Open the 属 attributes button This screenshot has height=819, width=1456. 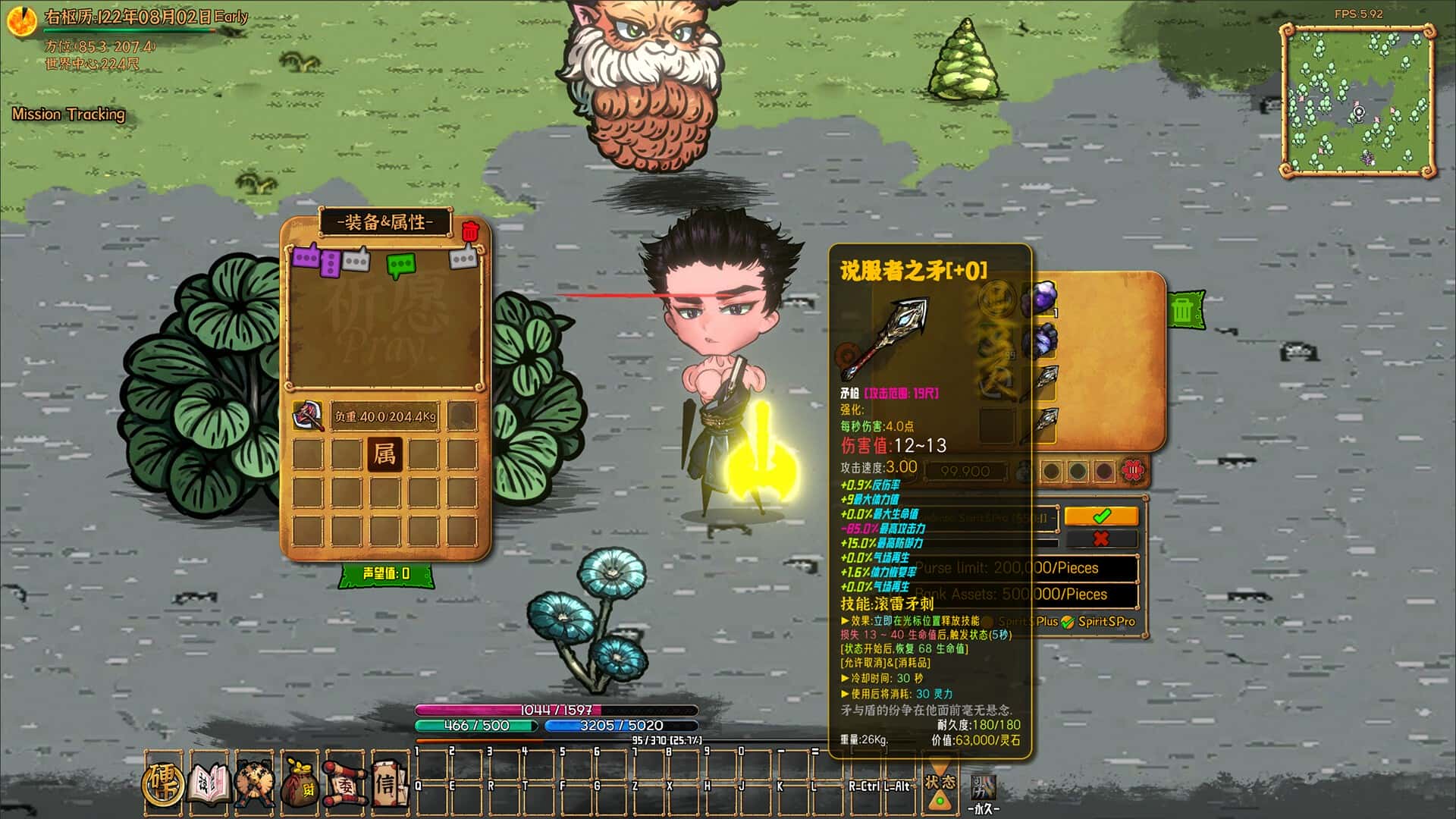click(384, 454)
